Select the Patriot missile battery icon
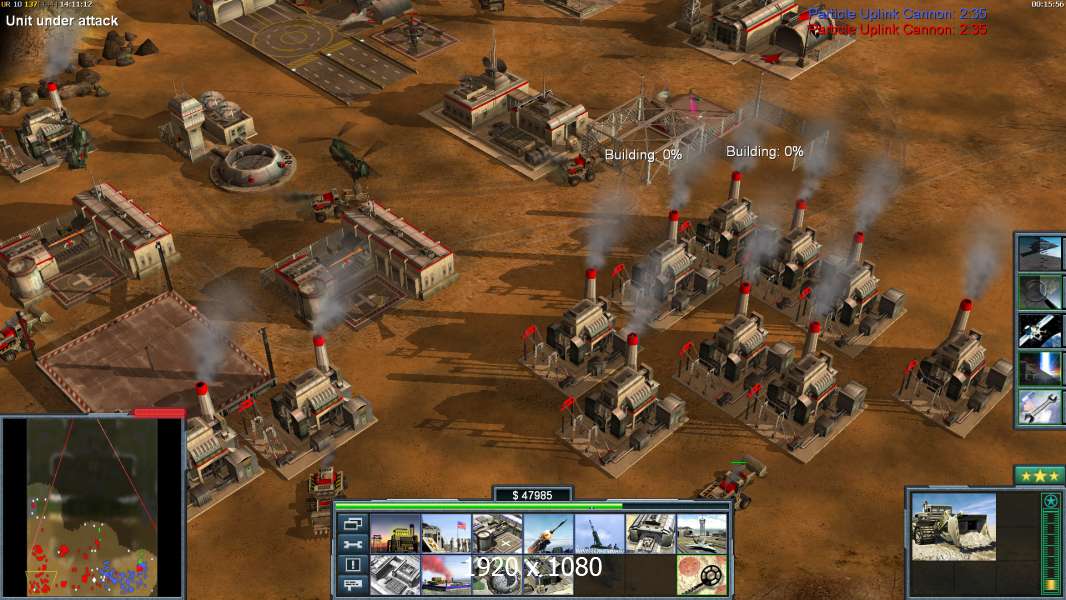The width and height of the screenshot is (1066, 600). pos(548,533)
